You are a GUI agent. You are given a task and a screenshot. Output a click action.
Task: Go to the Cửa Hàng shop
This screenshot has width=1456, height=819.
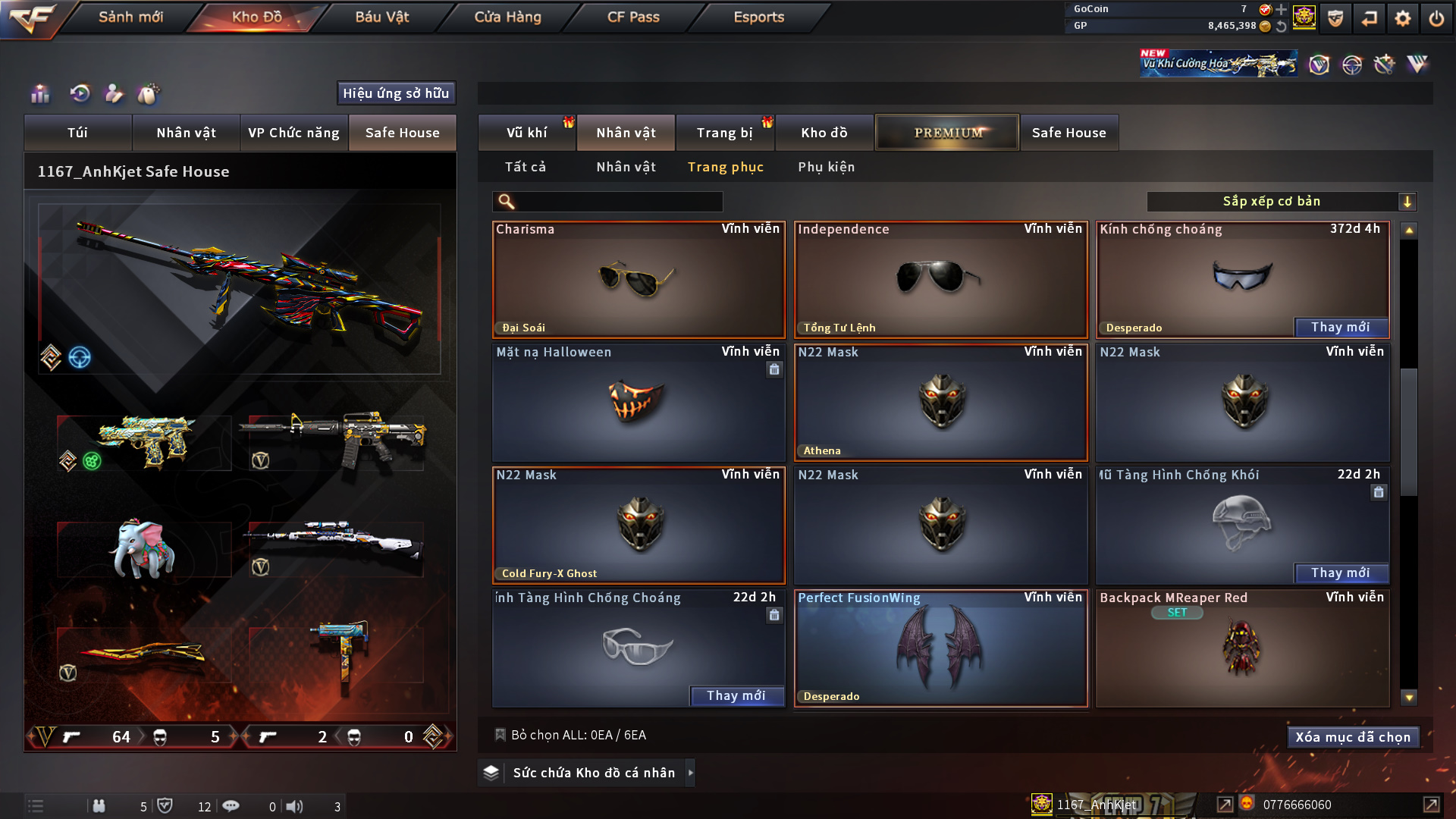507,17
